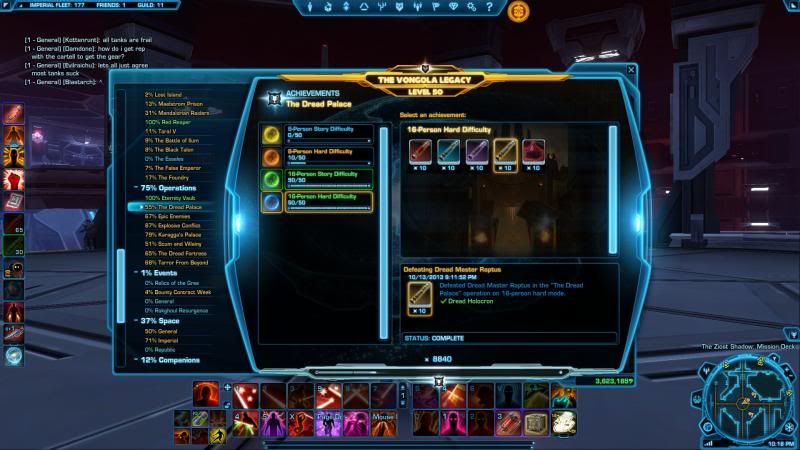
Task: Close the achievements legacy window
Action: tap(631, 70)
